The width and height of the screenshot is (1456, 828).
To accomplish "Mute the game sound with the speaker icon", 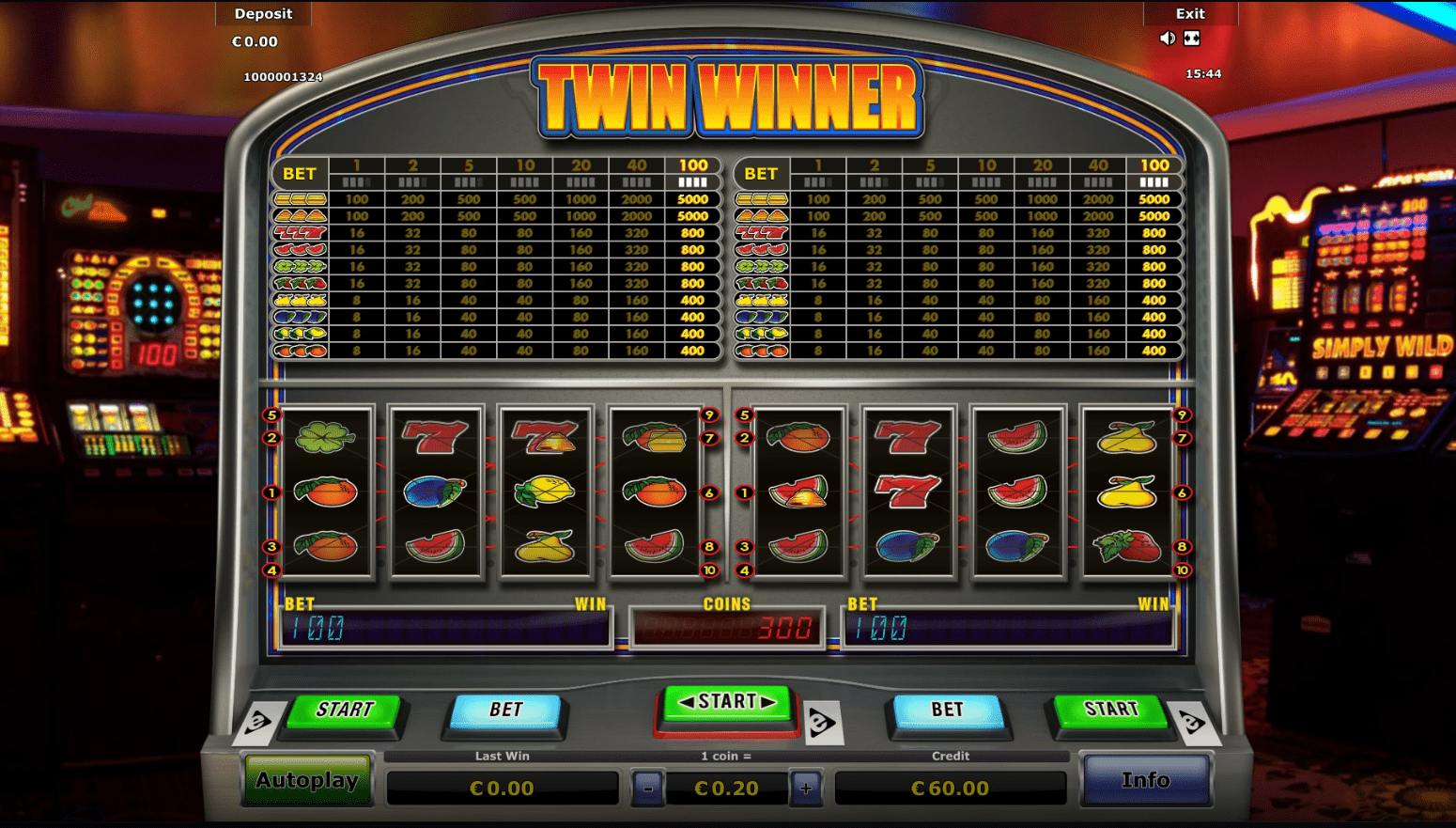I will pos(1167,38).
